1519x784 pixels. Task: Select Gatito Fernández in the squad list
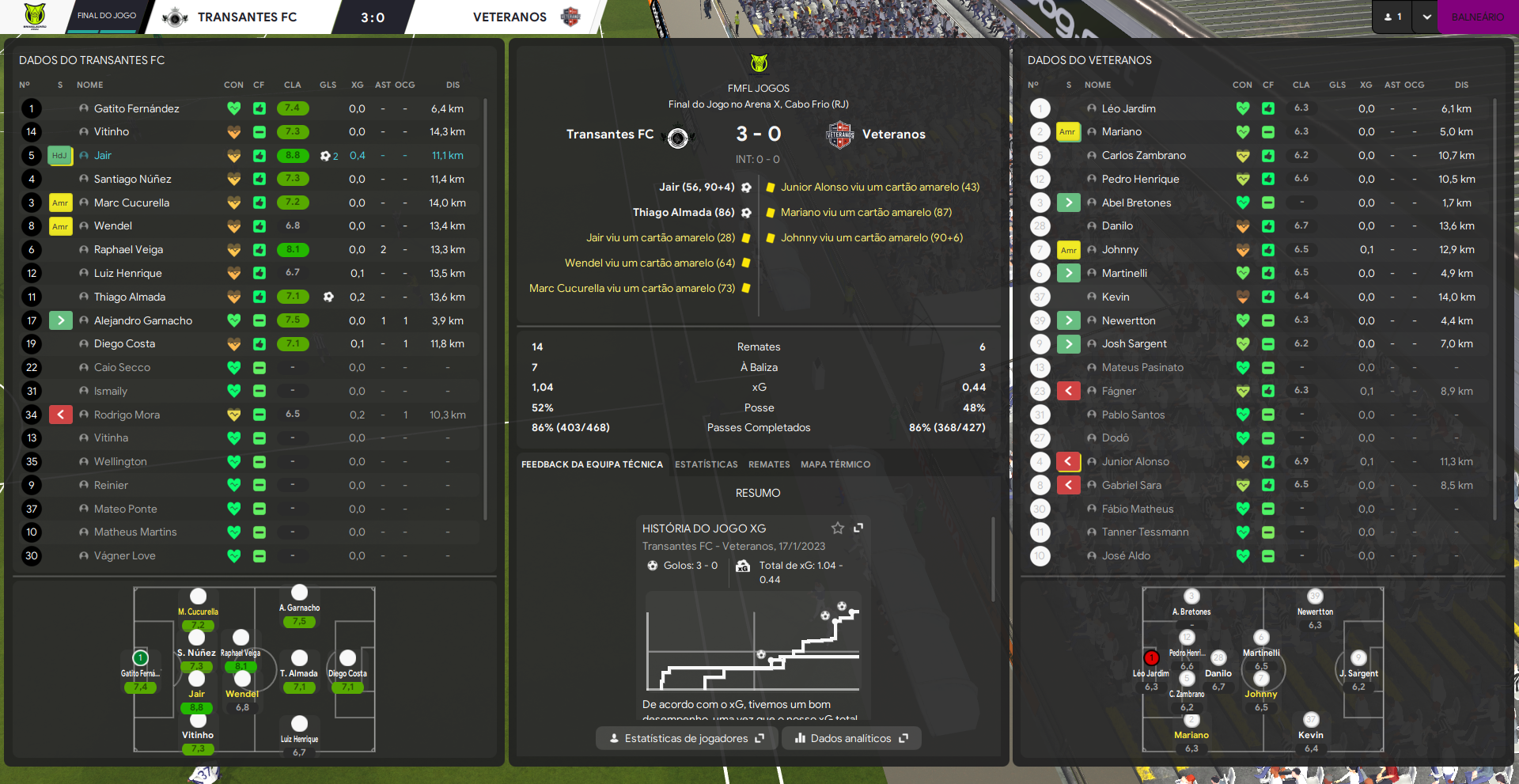coord(136,109)
